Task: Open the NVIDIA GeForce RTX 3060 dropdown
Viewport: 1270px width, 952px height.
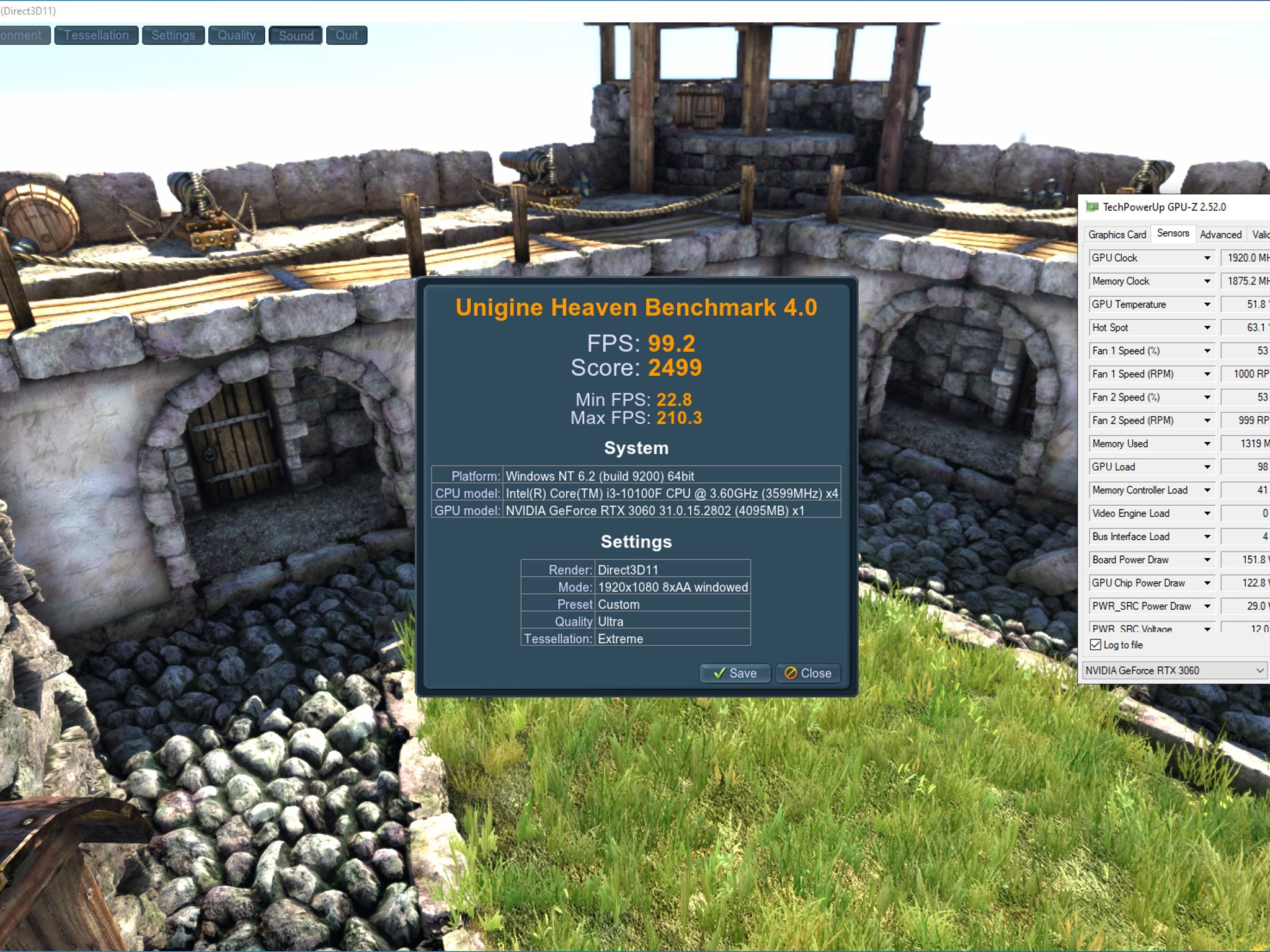Action: pos(1174,670)
